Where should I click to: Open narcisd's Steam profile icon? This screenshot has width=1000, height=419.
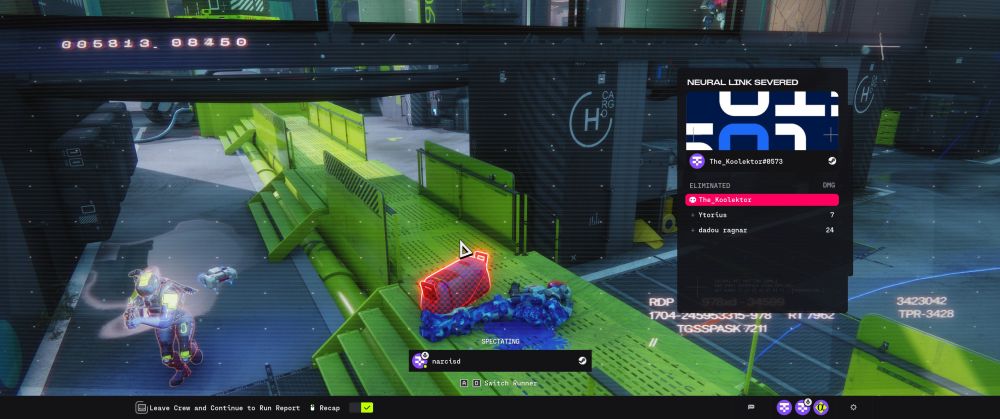tap(582, 360)
